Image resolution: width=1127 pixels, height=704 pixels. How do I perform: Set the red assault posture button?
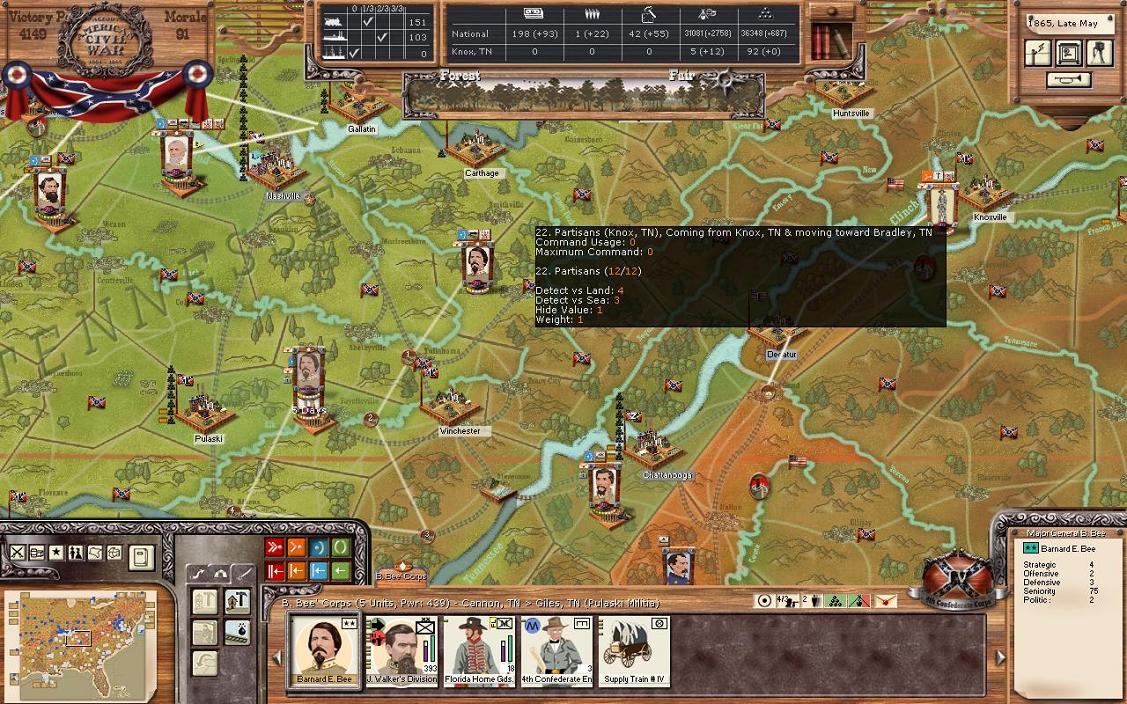click(274, 547)
